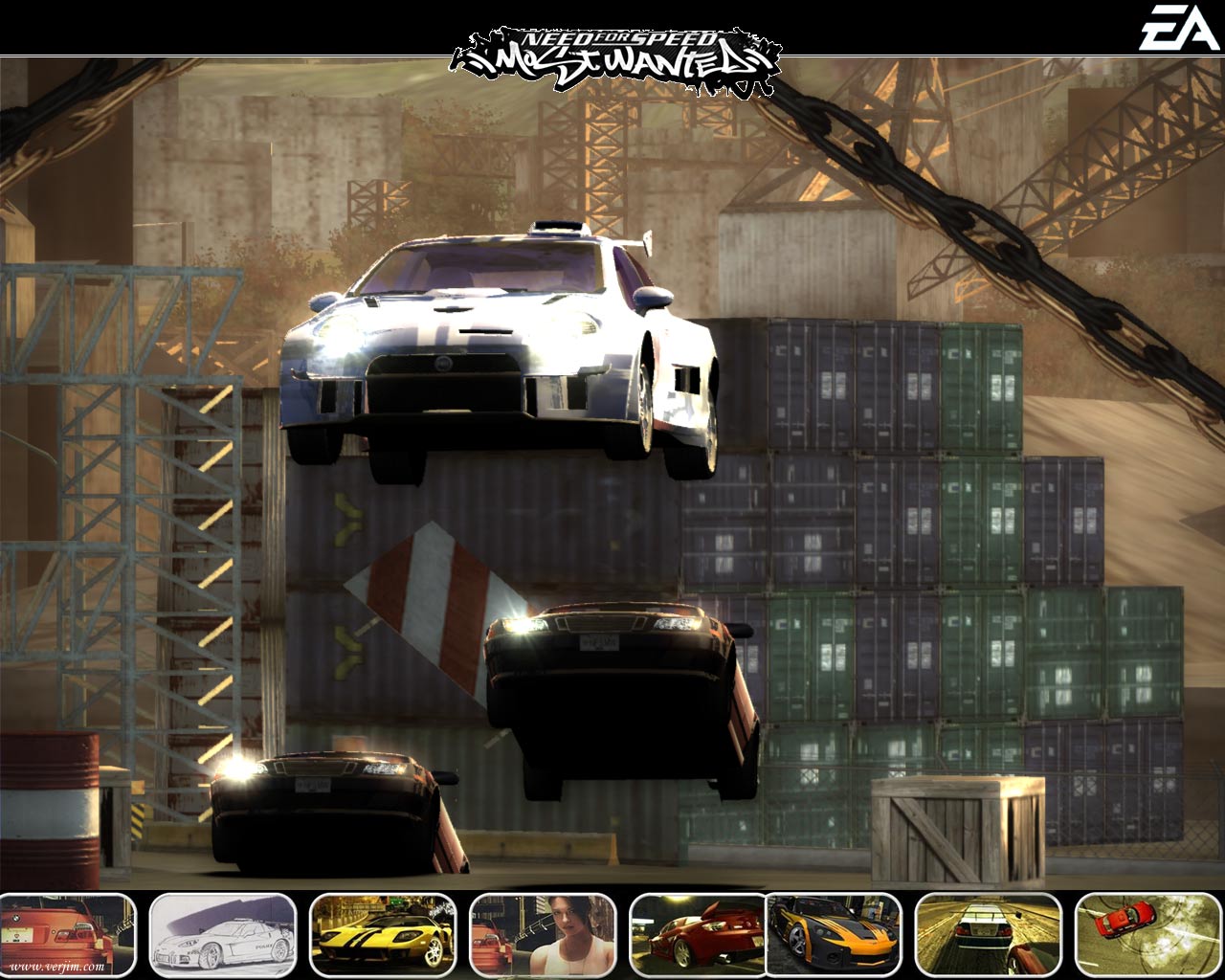Select the overhead red car thumbnail
The width and height of the screenshot is (1225, 980).
[1147, 934]
